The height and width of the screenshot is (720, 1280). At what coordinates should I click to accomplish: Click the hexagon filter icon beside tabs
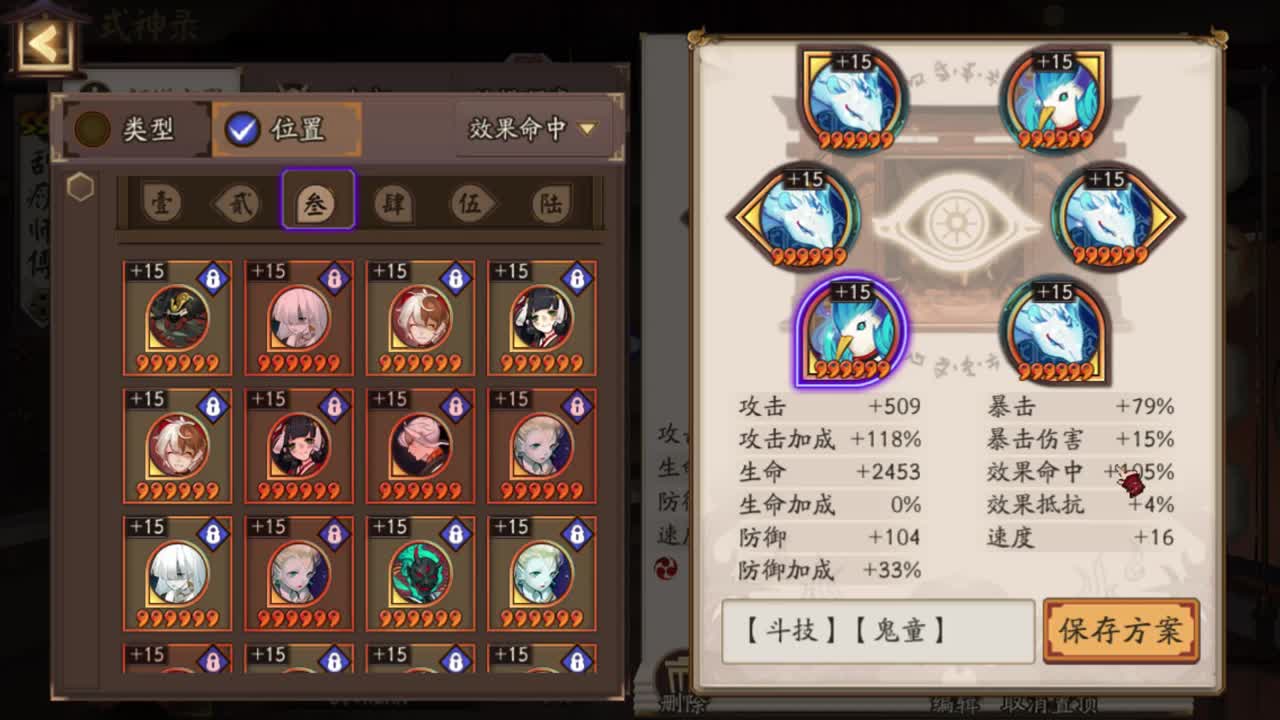tap(82, 186)
